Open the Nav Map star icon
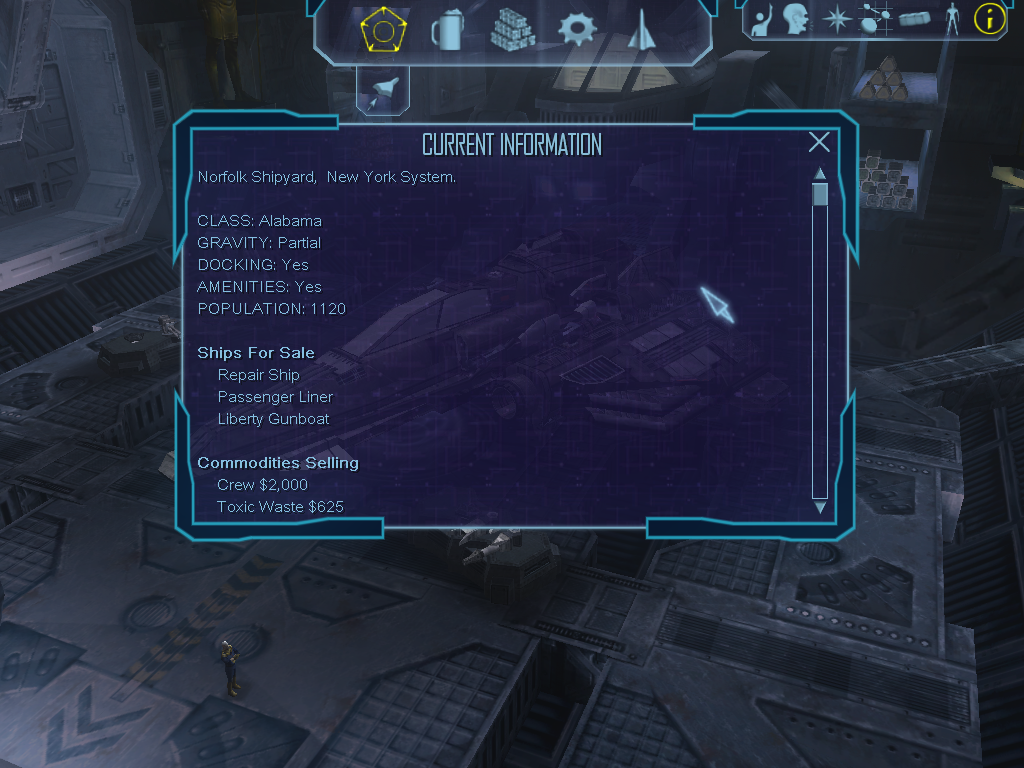Viewport: 1024px width, 768px height. [835, 18]
